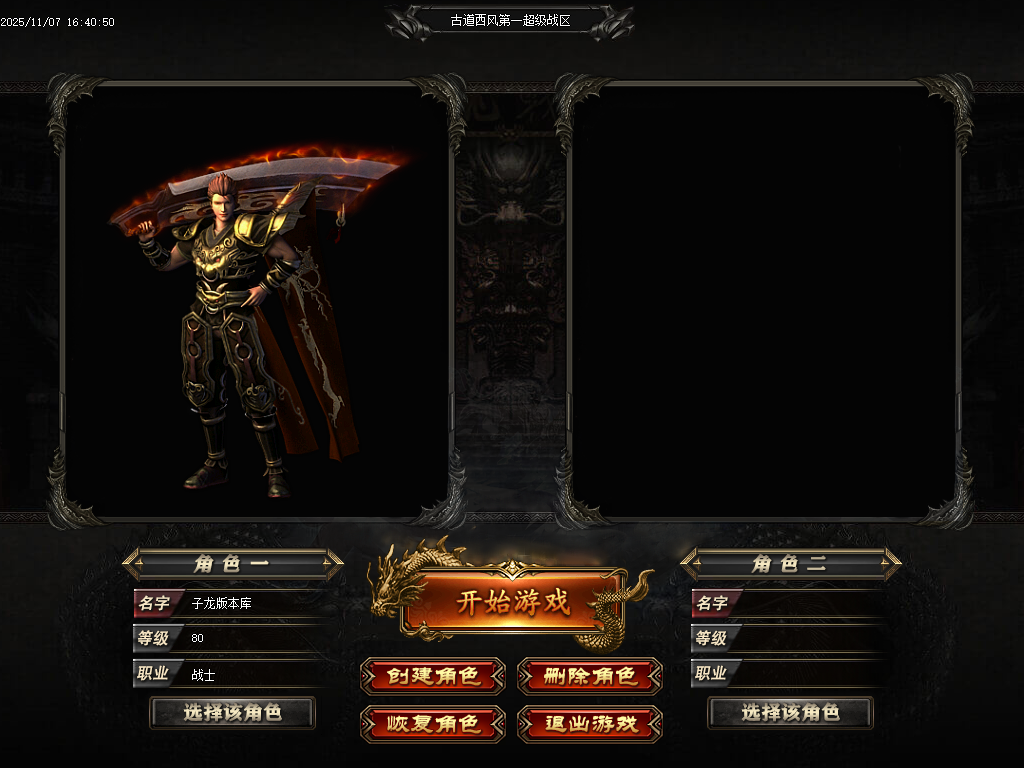Viewport: 1024px width, 768px height.
Task: Click 选择该角色 under 角色一
Action: [232, 713]
